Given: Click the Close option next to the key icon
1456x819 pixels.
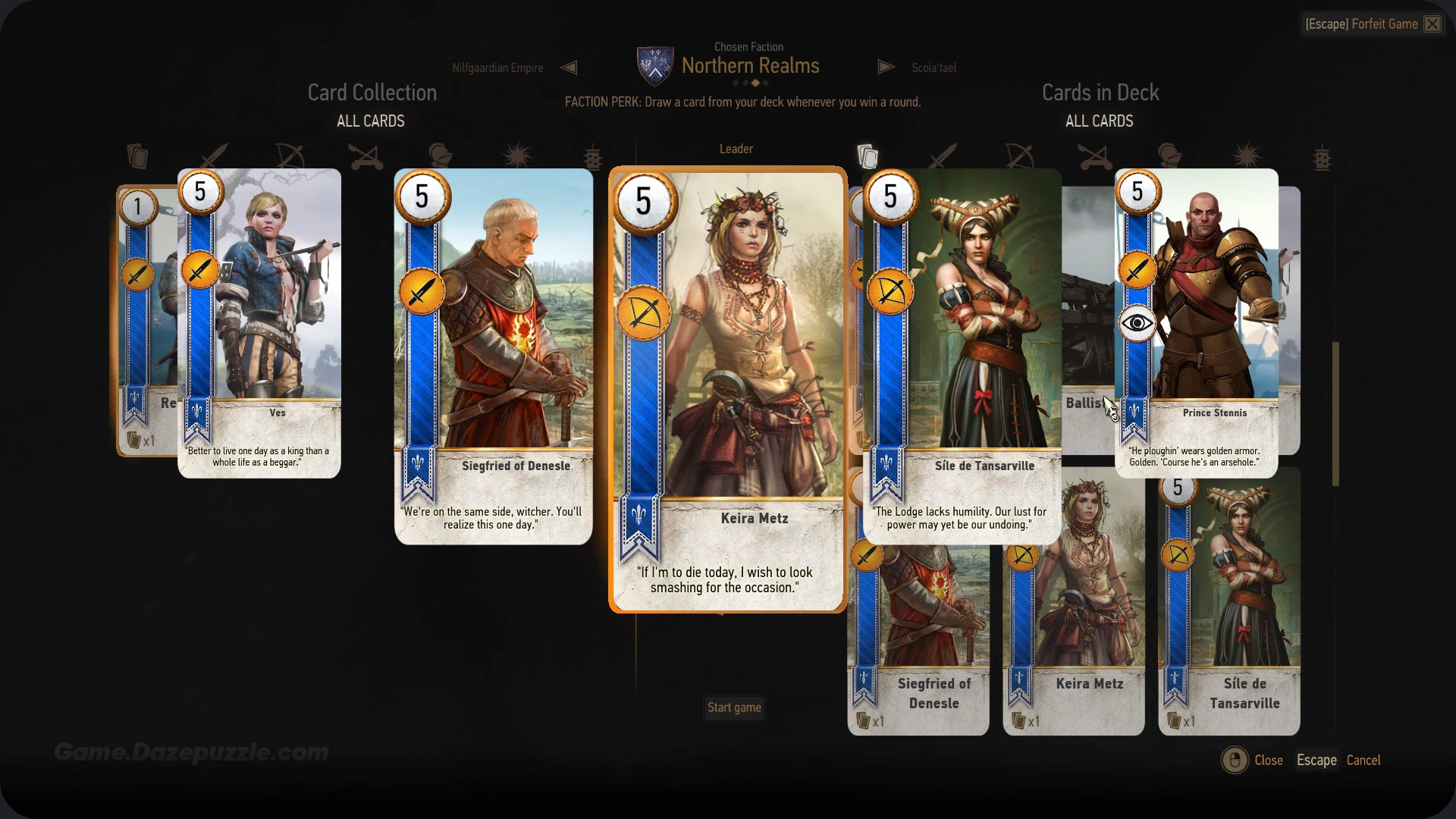Looking at the screenshot, I should coord(1267,760).
